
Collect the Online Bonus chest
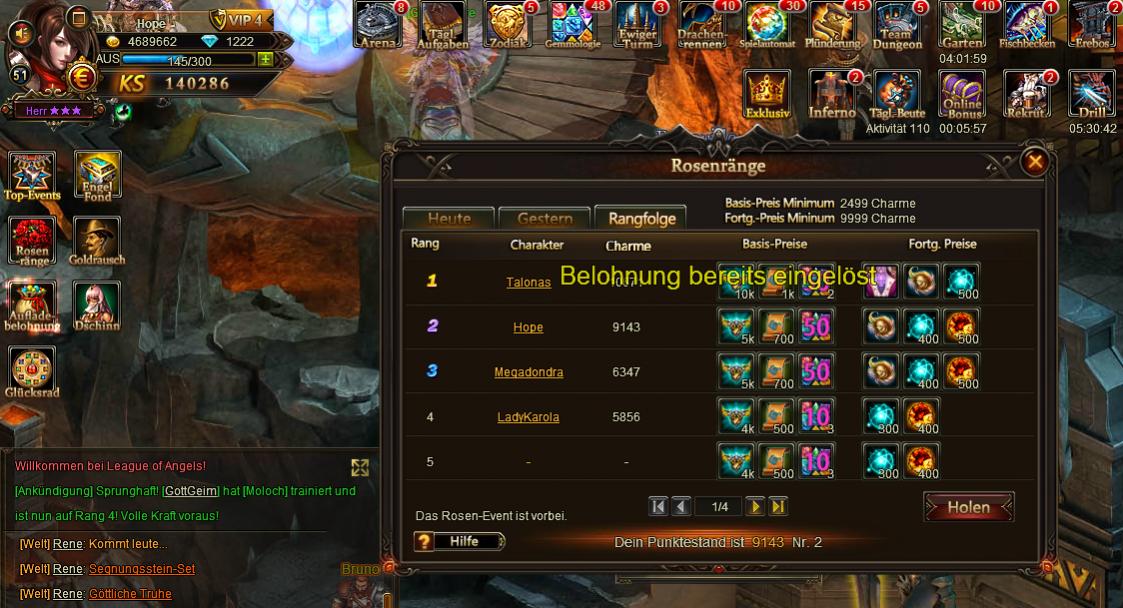(x=962, y=95)
